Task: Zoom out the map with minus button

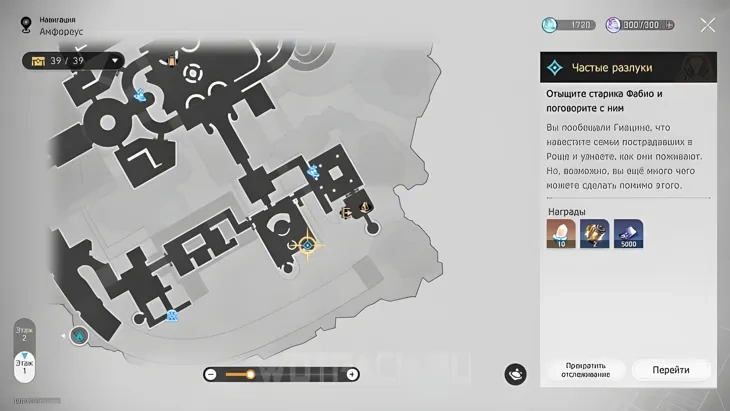Action: (x=211, y=374)
